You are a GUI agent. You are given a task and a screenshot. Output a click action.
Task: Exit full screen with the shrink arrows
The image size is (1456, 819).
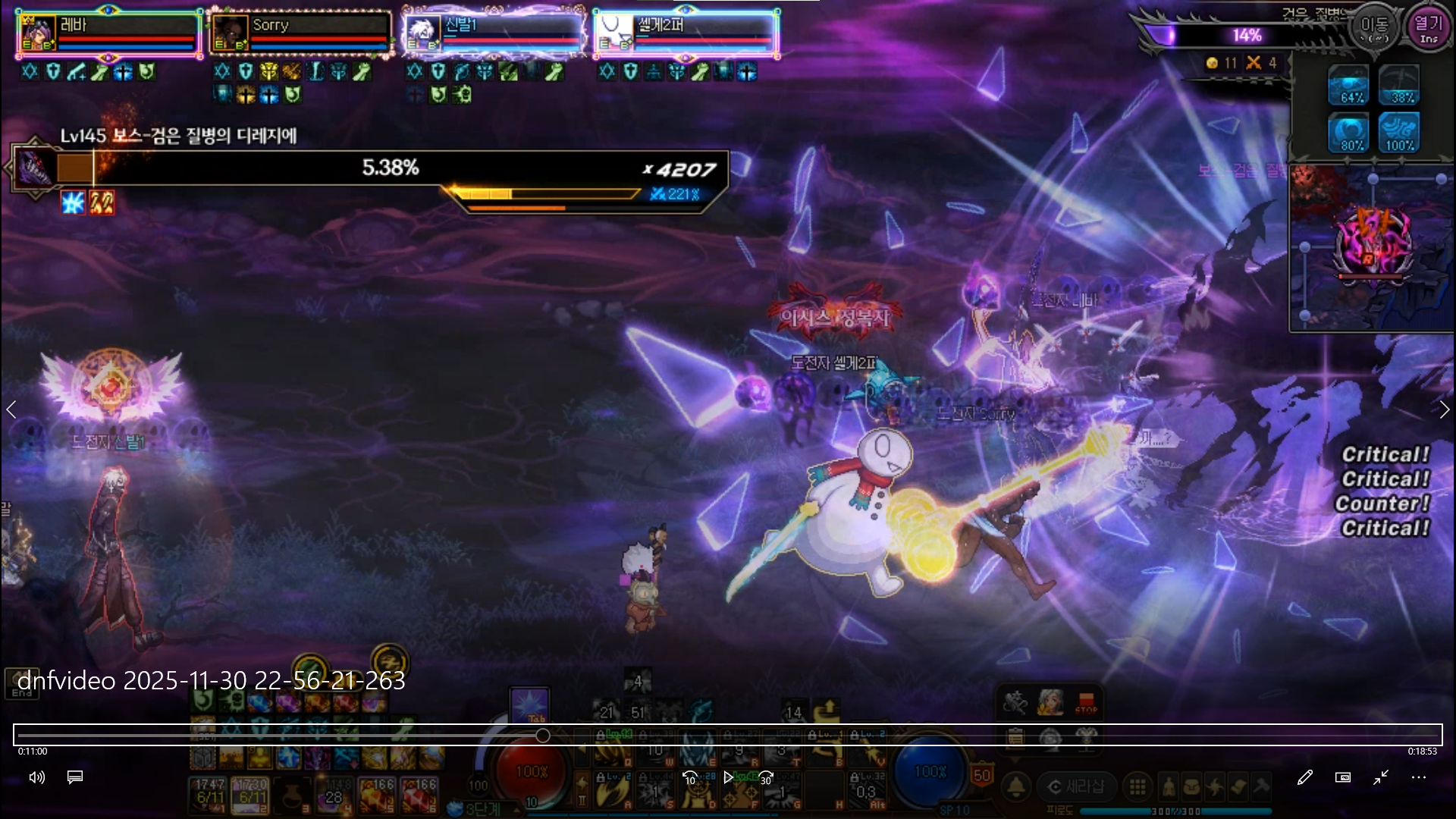tap(1380, 777)
